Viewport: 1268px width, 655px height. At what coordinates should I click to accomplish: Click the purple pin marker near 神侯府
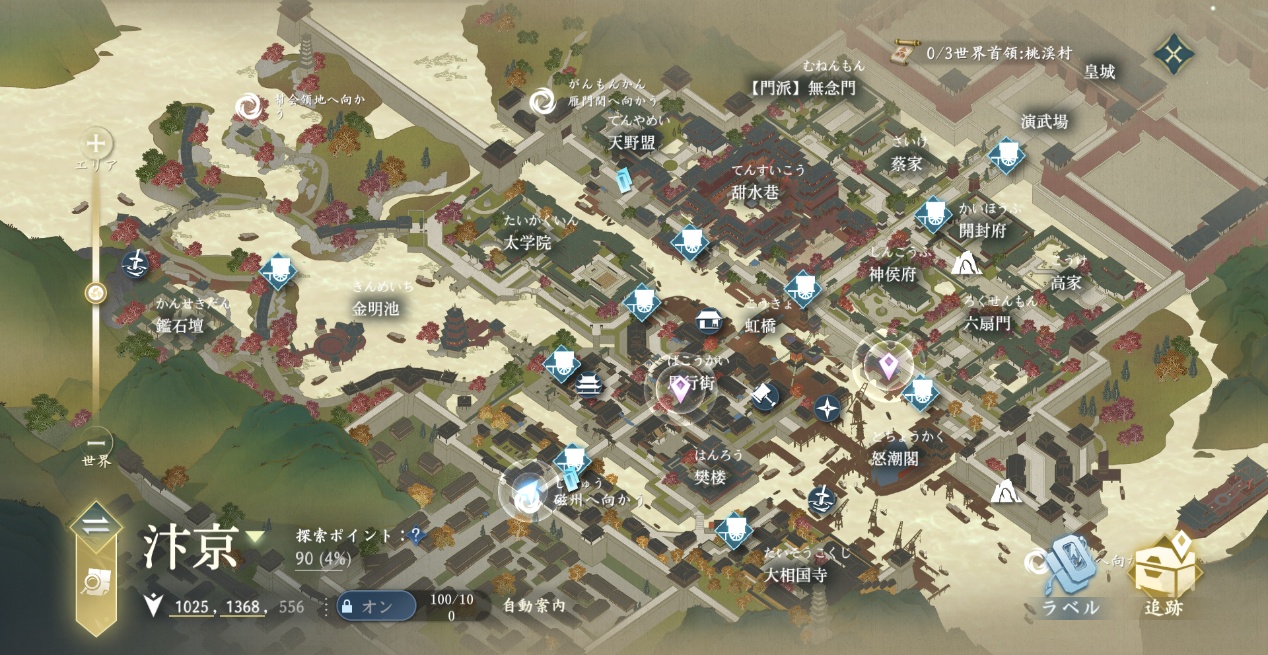(x=886, y=367)
